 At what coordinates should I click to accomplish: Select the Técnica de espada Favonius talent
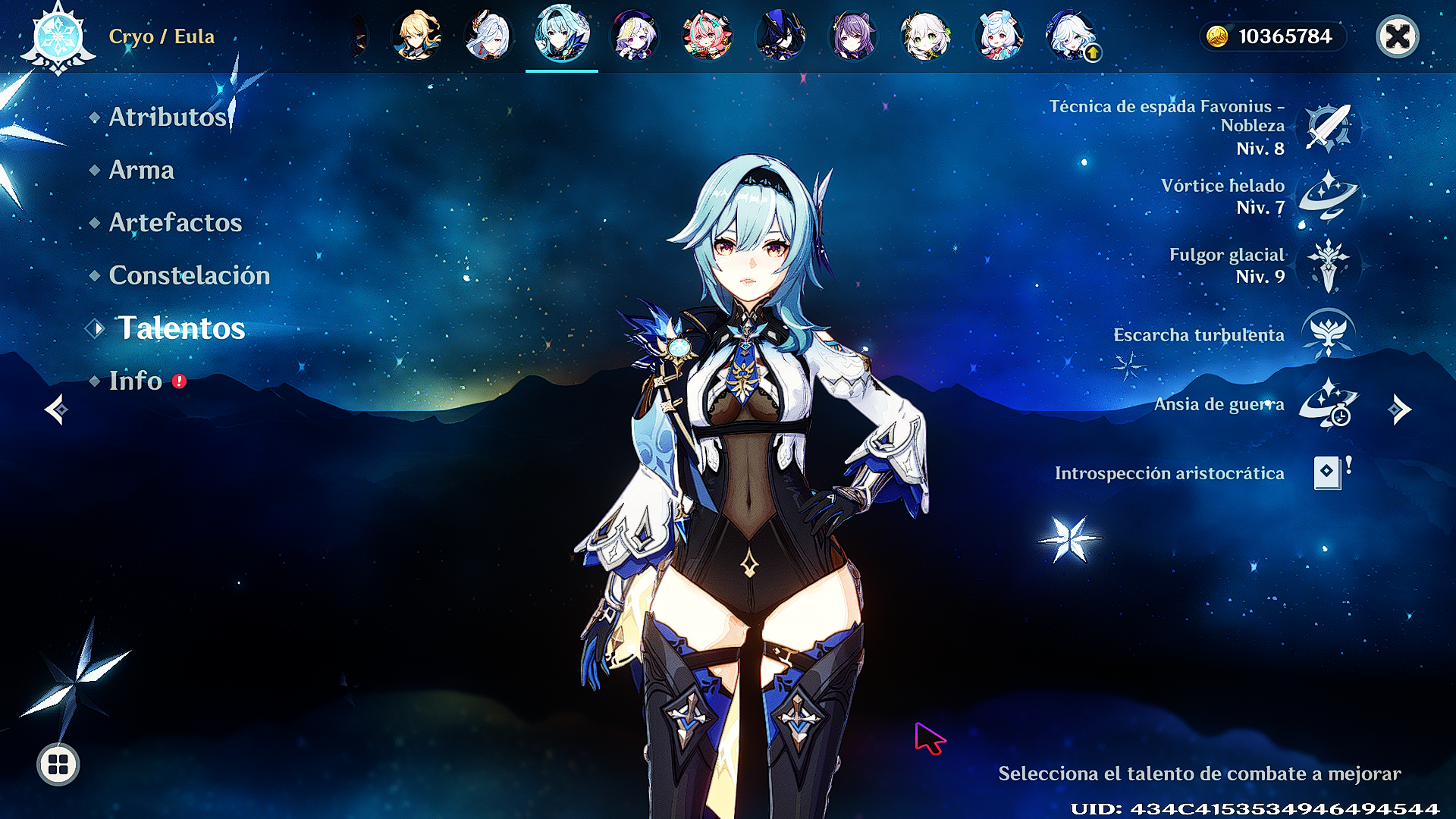point(1329,127)
